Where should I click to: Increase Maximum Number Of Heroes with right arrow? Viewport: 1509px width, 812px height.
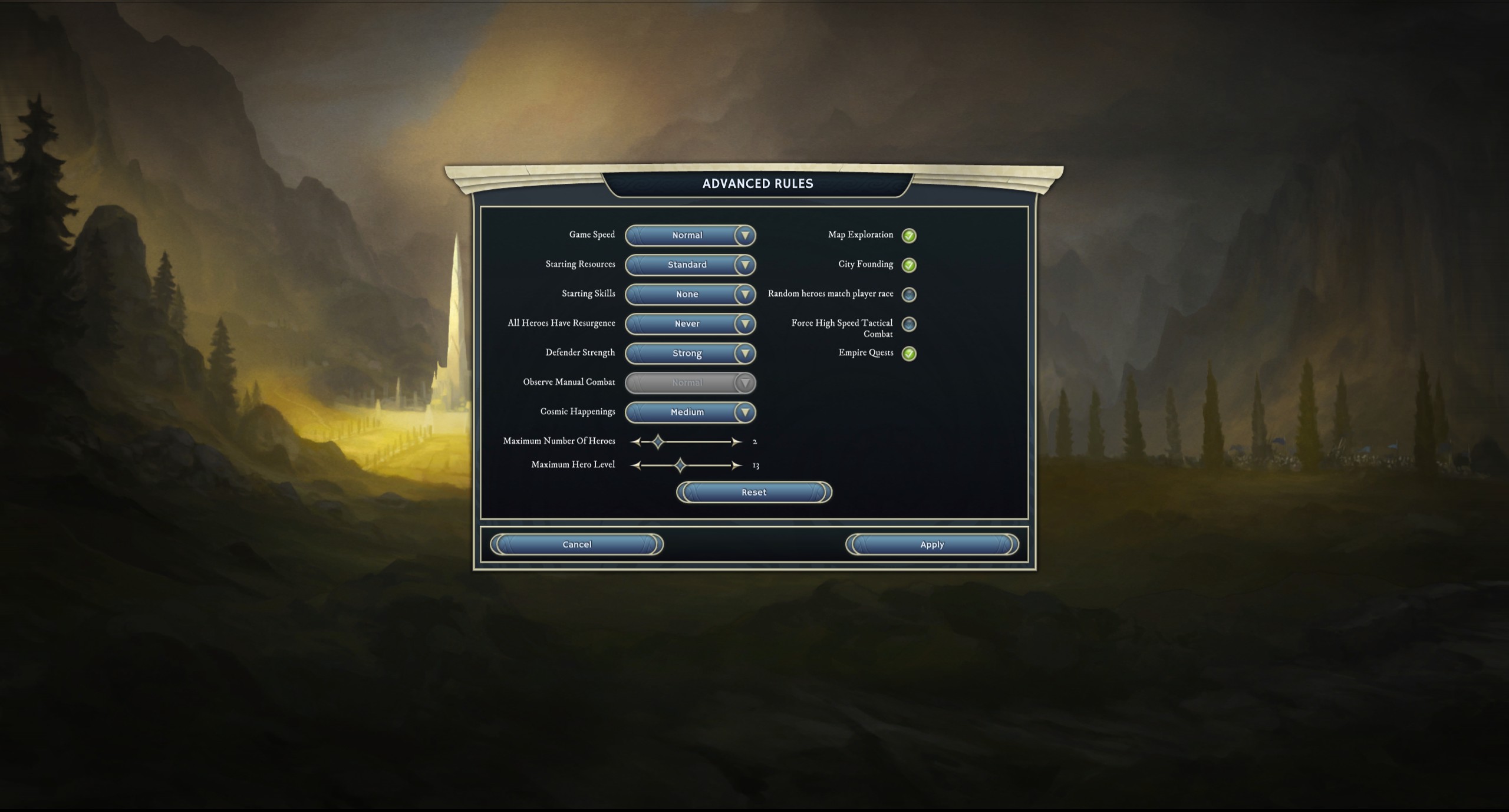[x=736, y=441]
